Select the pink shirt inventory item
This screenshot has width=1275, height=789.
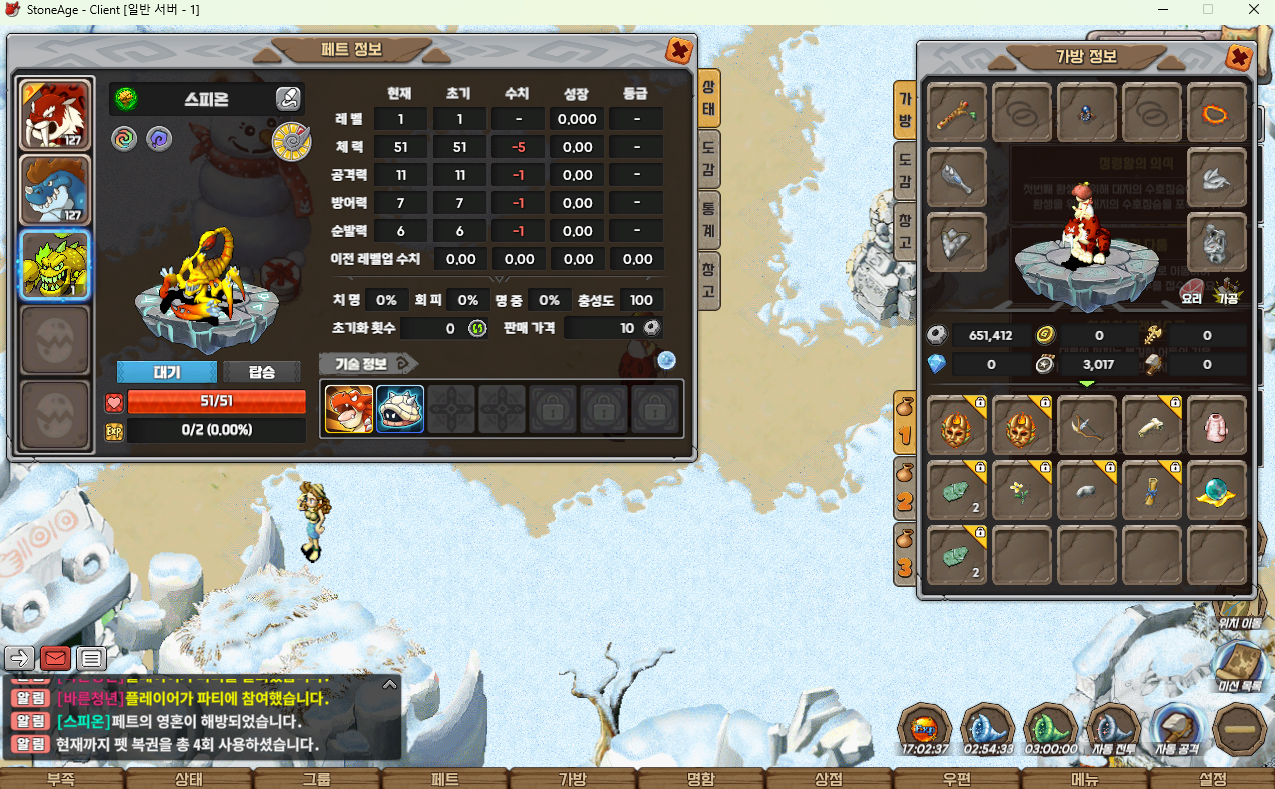click(x=1216, y=427)
